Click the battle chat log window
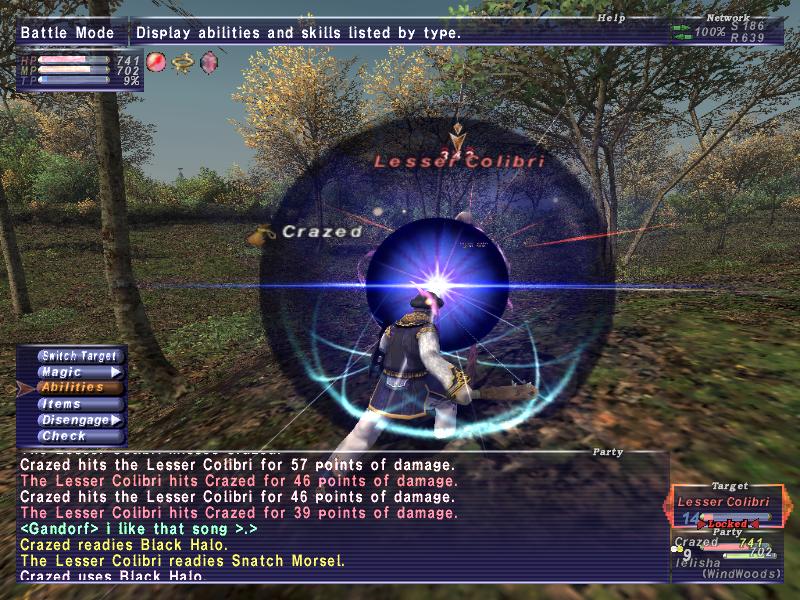Image resolution: width=800 pixels, height=600 pixels. pos(342,516)
